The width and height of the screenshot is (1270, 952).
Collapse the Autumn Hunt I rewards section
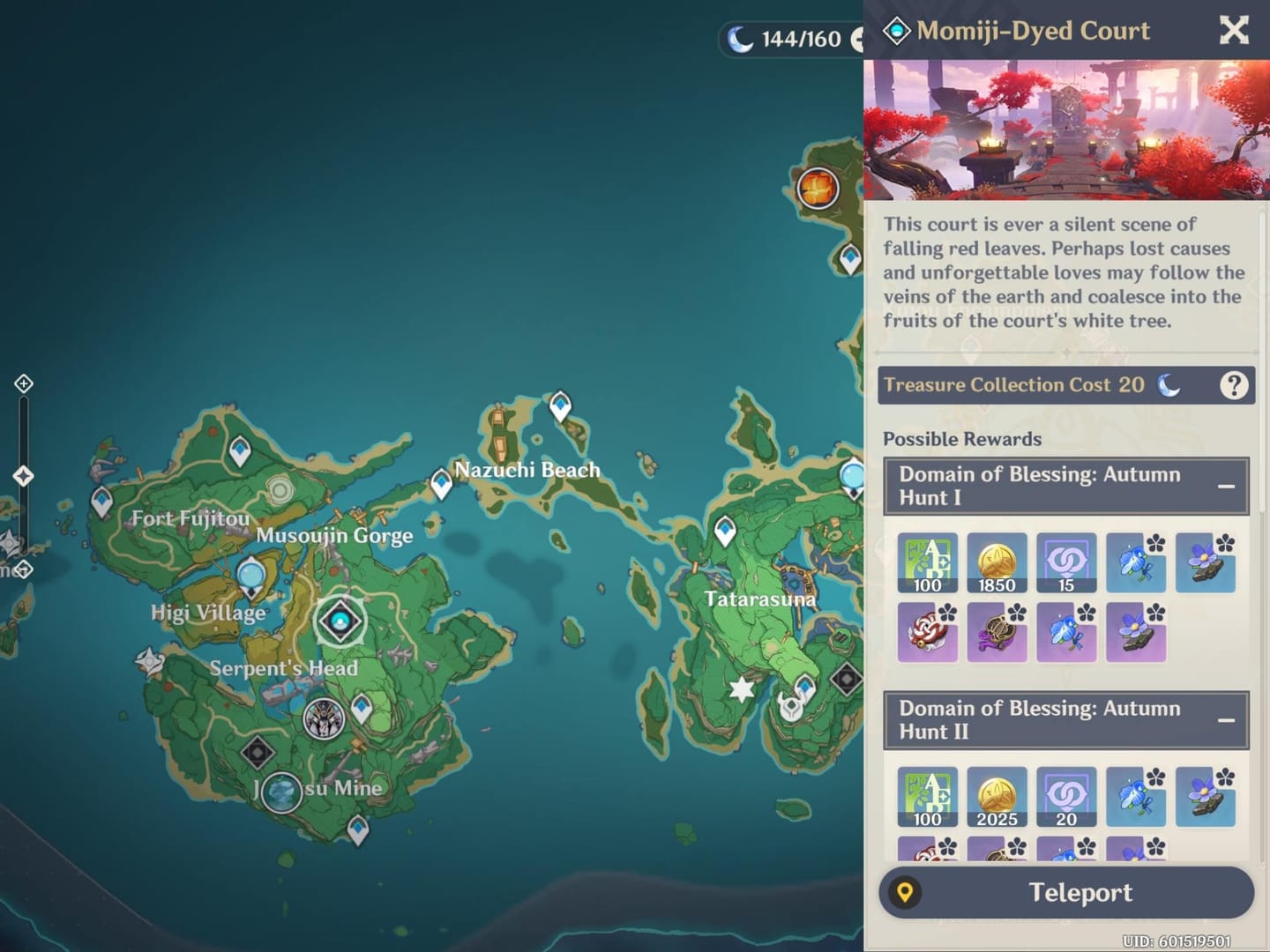1225,487
